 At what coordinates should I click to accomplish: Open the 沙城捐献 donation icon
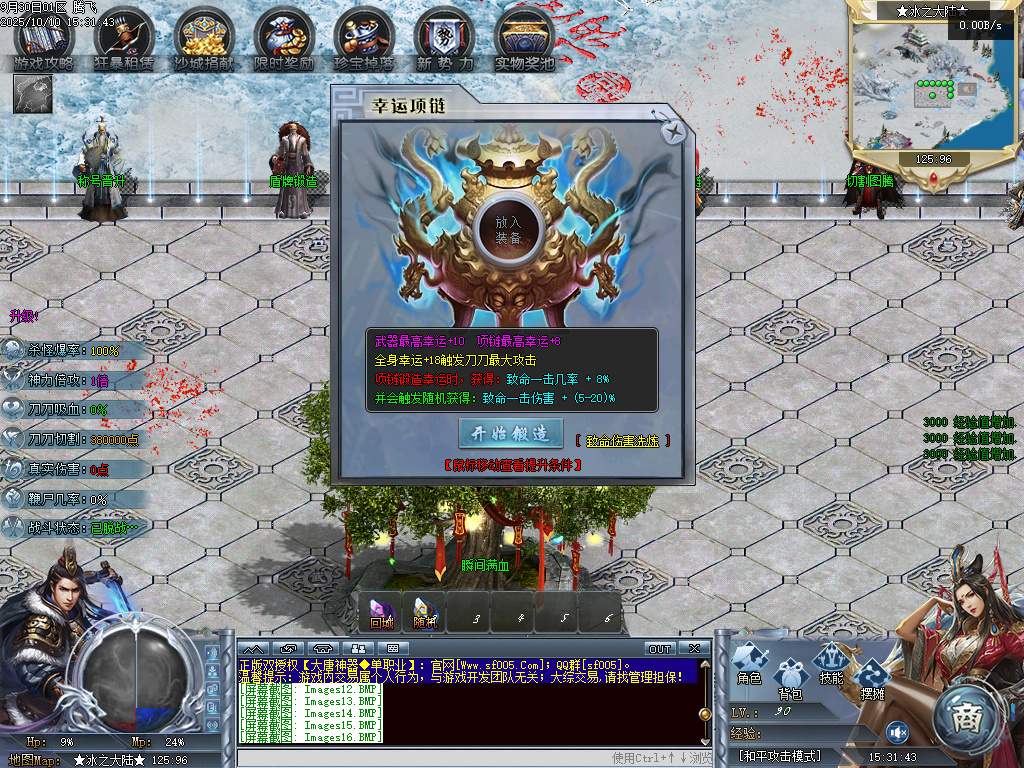click(x=204, y=40)
